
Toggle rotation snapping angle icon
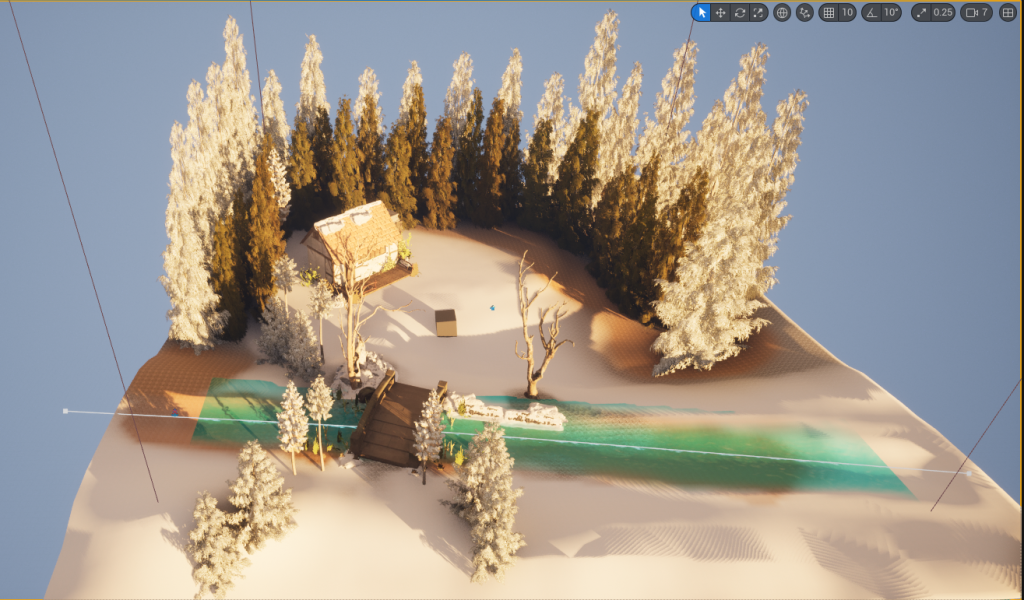(871, 13)
